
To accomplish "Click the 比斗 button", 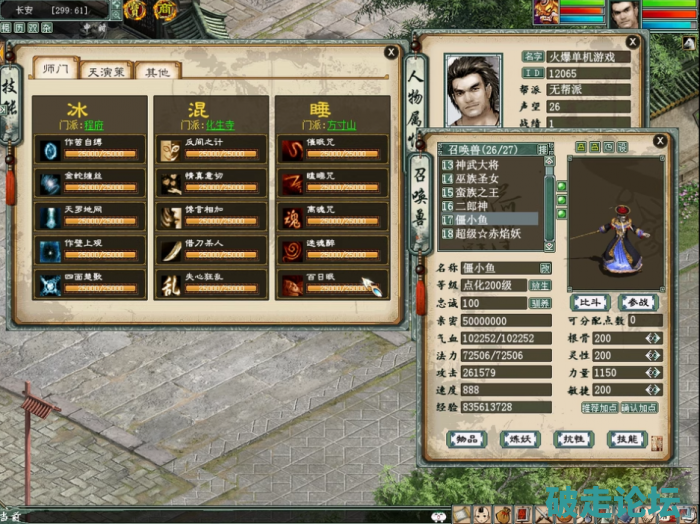I will point(588,303).
